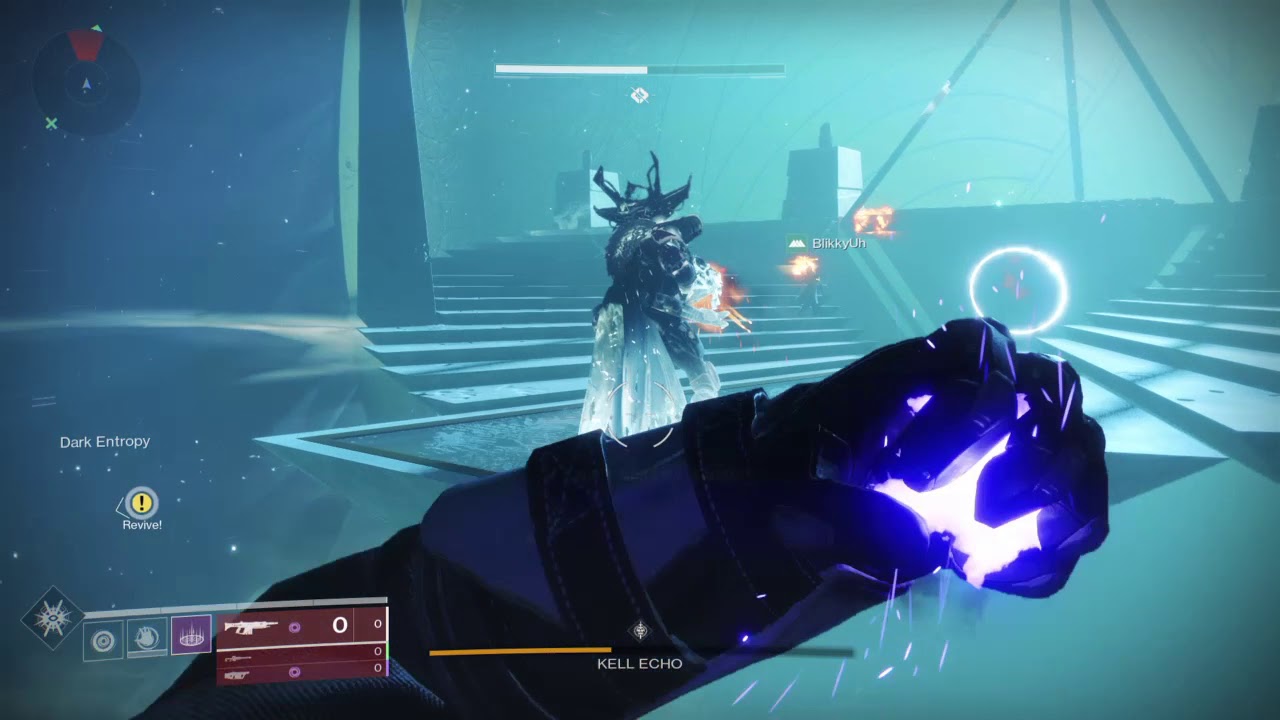The height and width of the screenshot is (720, 1280).
Task: Click the yellow Revive marker
Action: [143, 503]
